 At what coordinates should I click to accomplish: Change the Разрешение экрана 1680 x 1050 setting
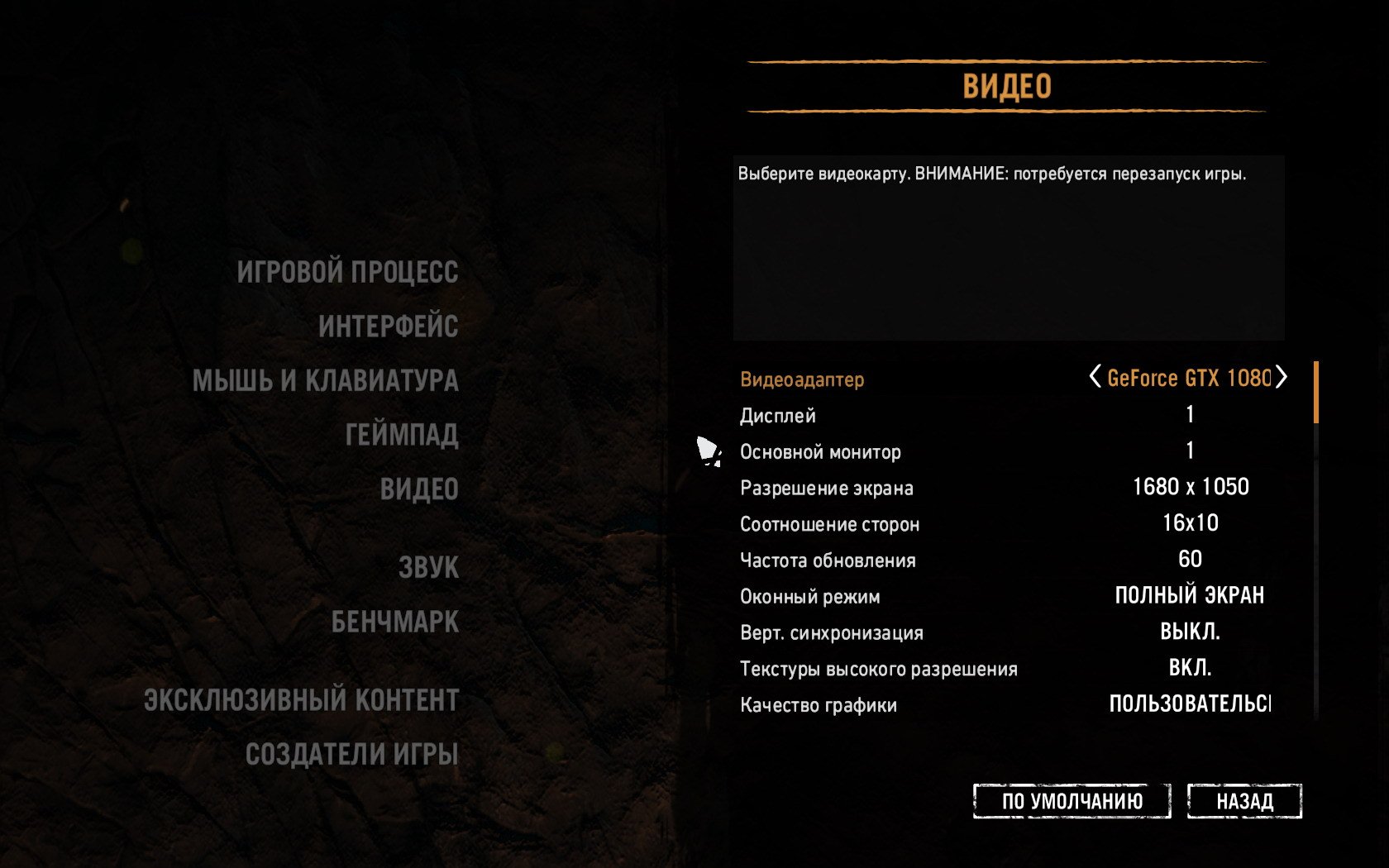(1190, 487)
